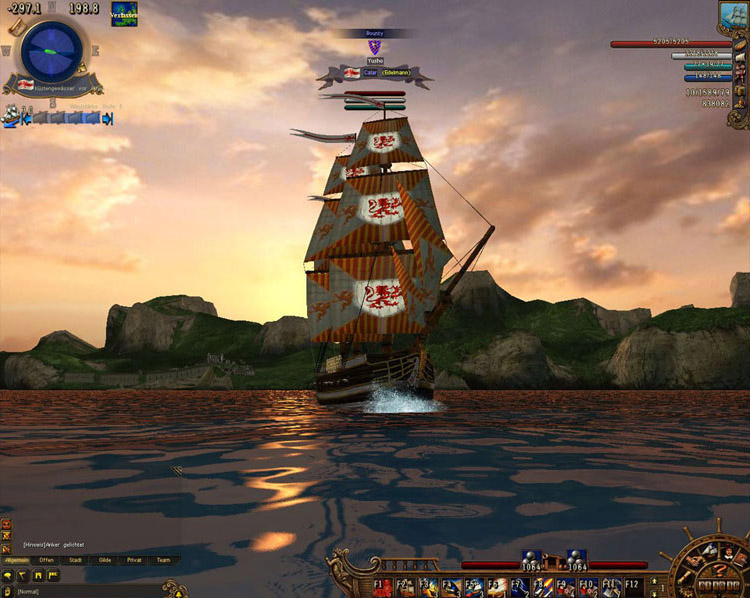Image resolution: width=750 pixels, height=598 pixels.
Task: Trigger the F10 hotbar skill
Action: 589,586
